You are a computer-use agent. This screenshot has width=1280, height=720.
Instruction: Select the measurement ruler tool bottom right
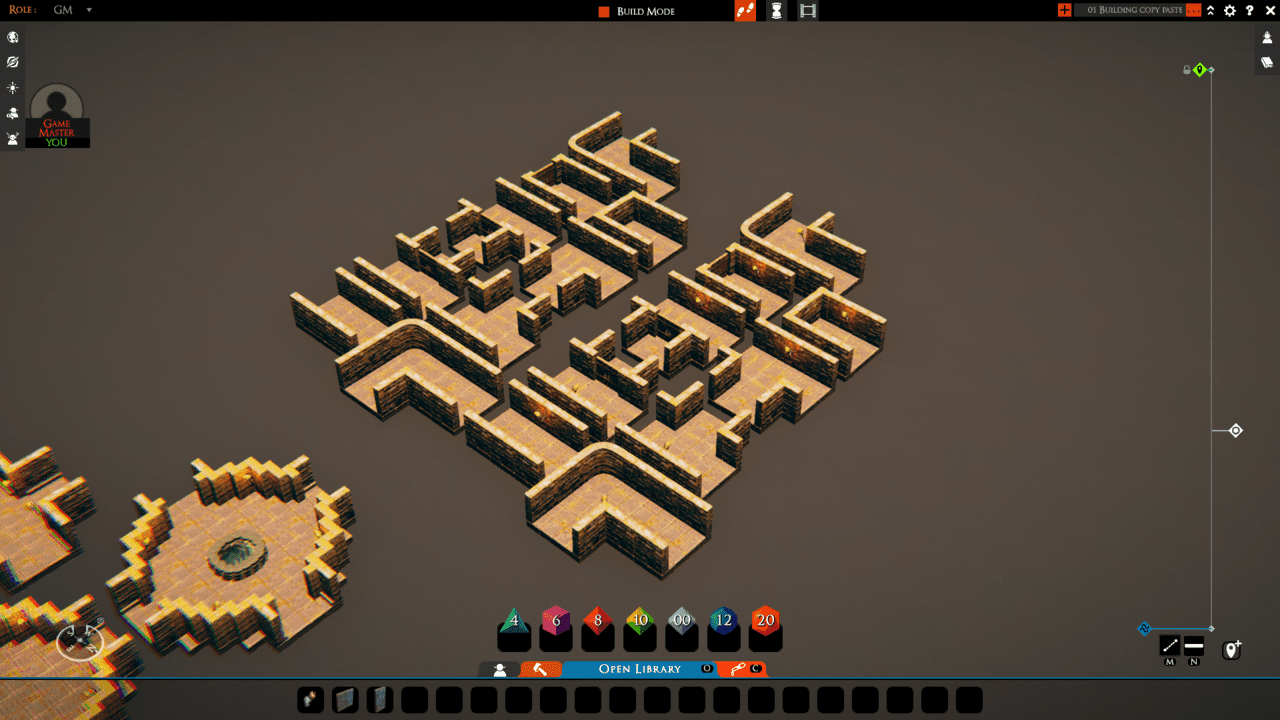[x=1170, y=645]
